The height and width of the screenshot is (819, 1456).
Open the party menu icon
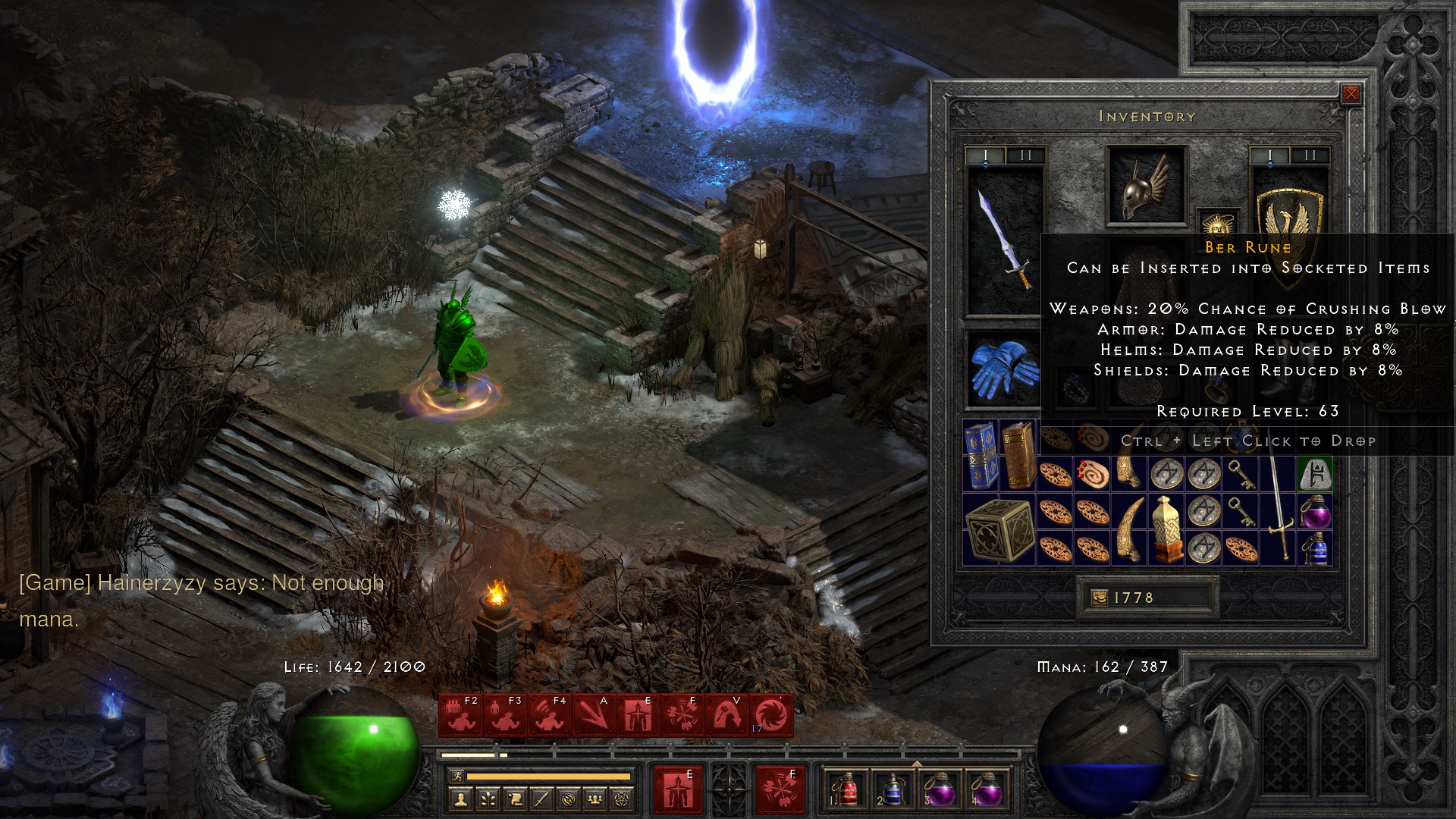pyautogui.click(x=596, y=799)
